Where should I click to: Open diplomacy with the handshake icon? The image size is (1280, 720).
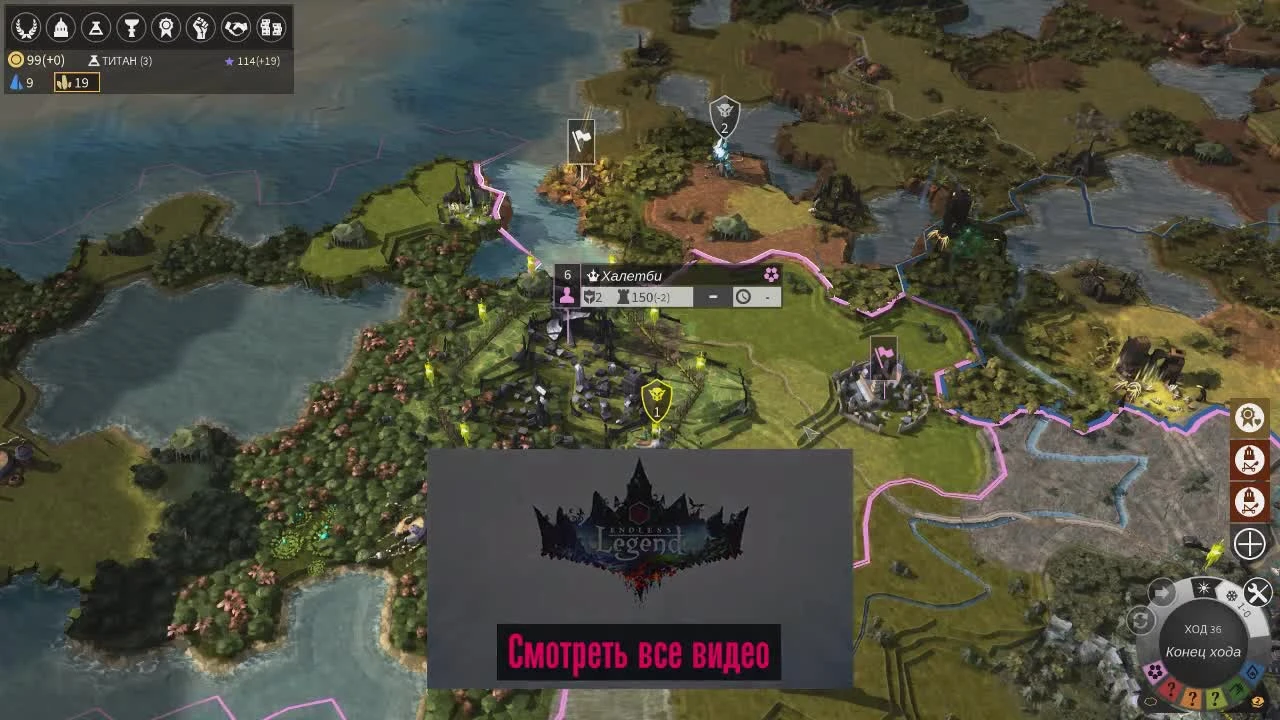pos(234,27)
